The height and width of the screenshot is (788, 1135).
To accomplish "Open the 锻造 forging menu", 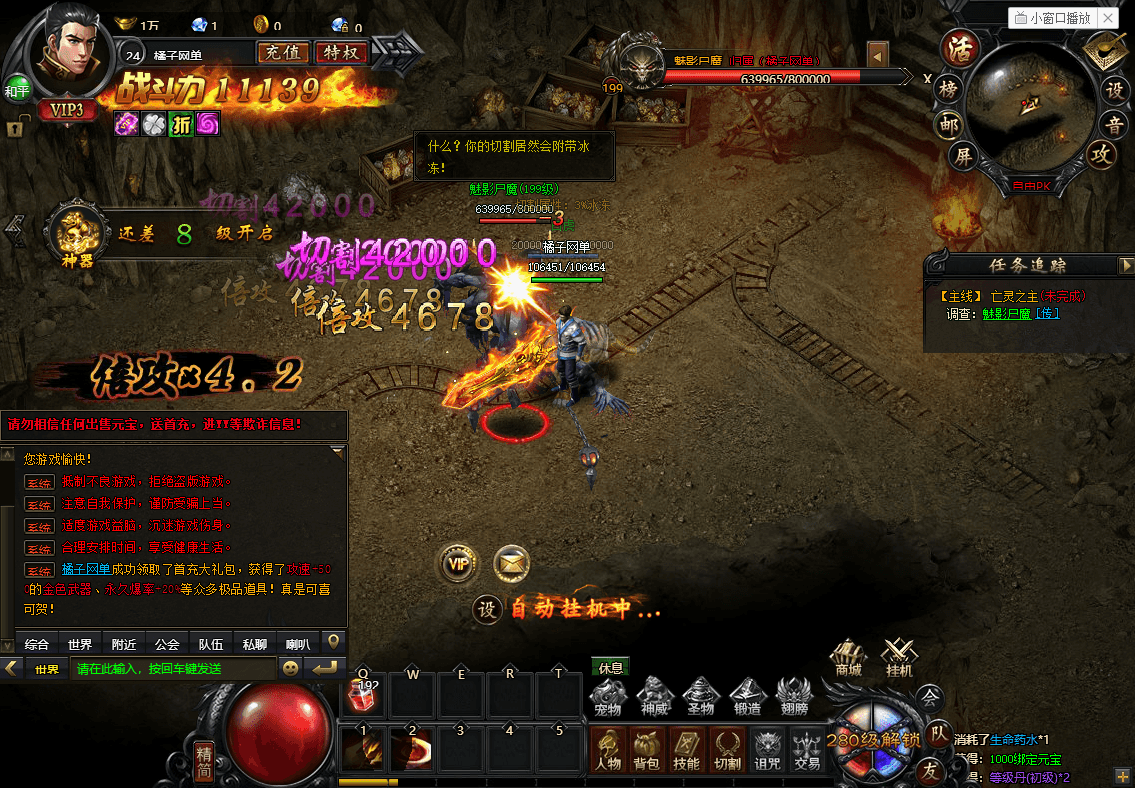I will [x=748, y=695].
